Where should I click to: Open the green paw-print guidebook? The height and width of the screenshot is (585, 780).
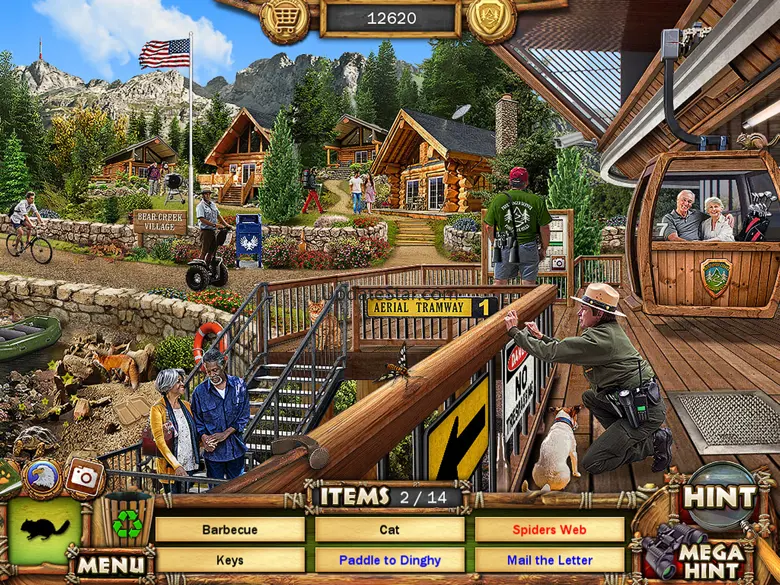click(x=8, y=476)
